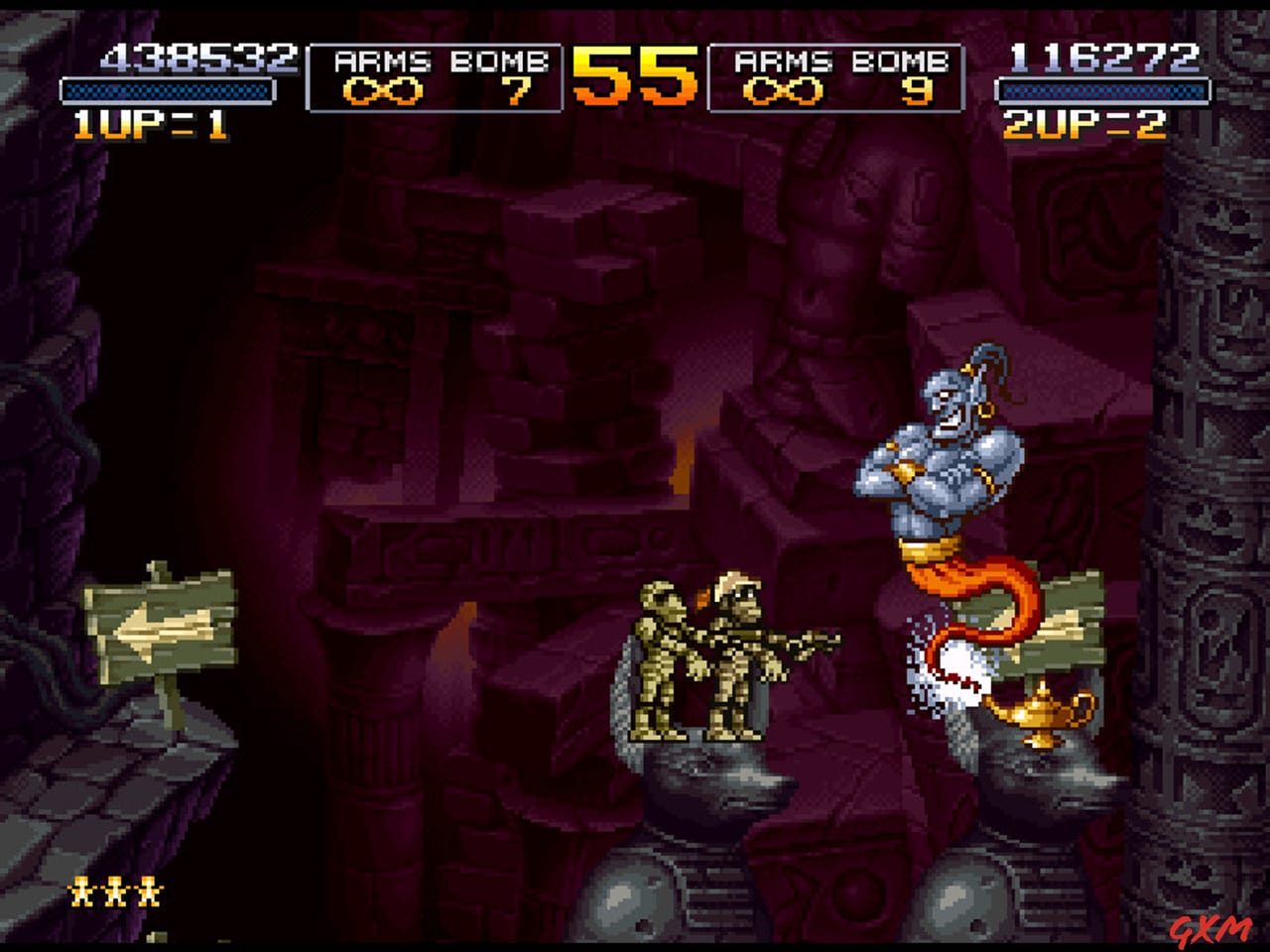Screen dimensions: 1270x952
Task: Click player one's blue health bar
Action: 166,92
